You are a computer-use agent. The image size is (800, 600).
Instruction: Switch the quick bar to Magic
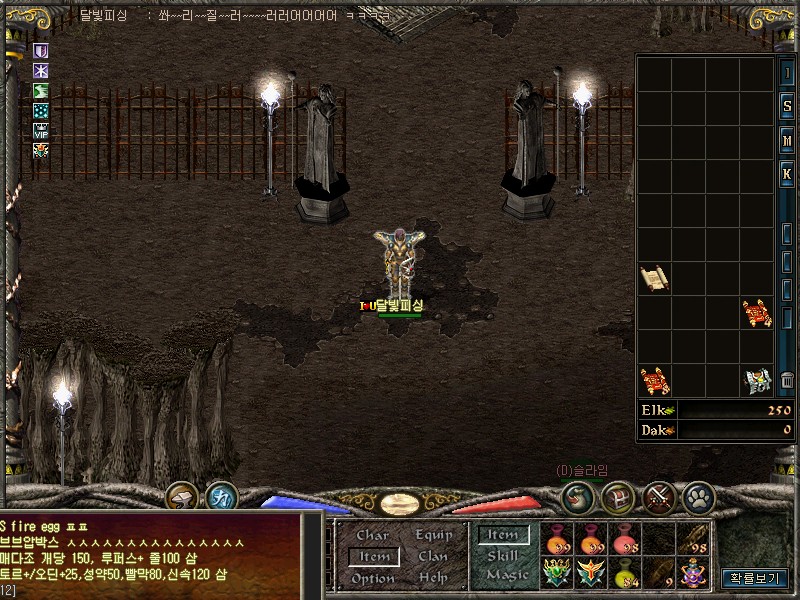(x=506, y=575)
